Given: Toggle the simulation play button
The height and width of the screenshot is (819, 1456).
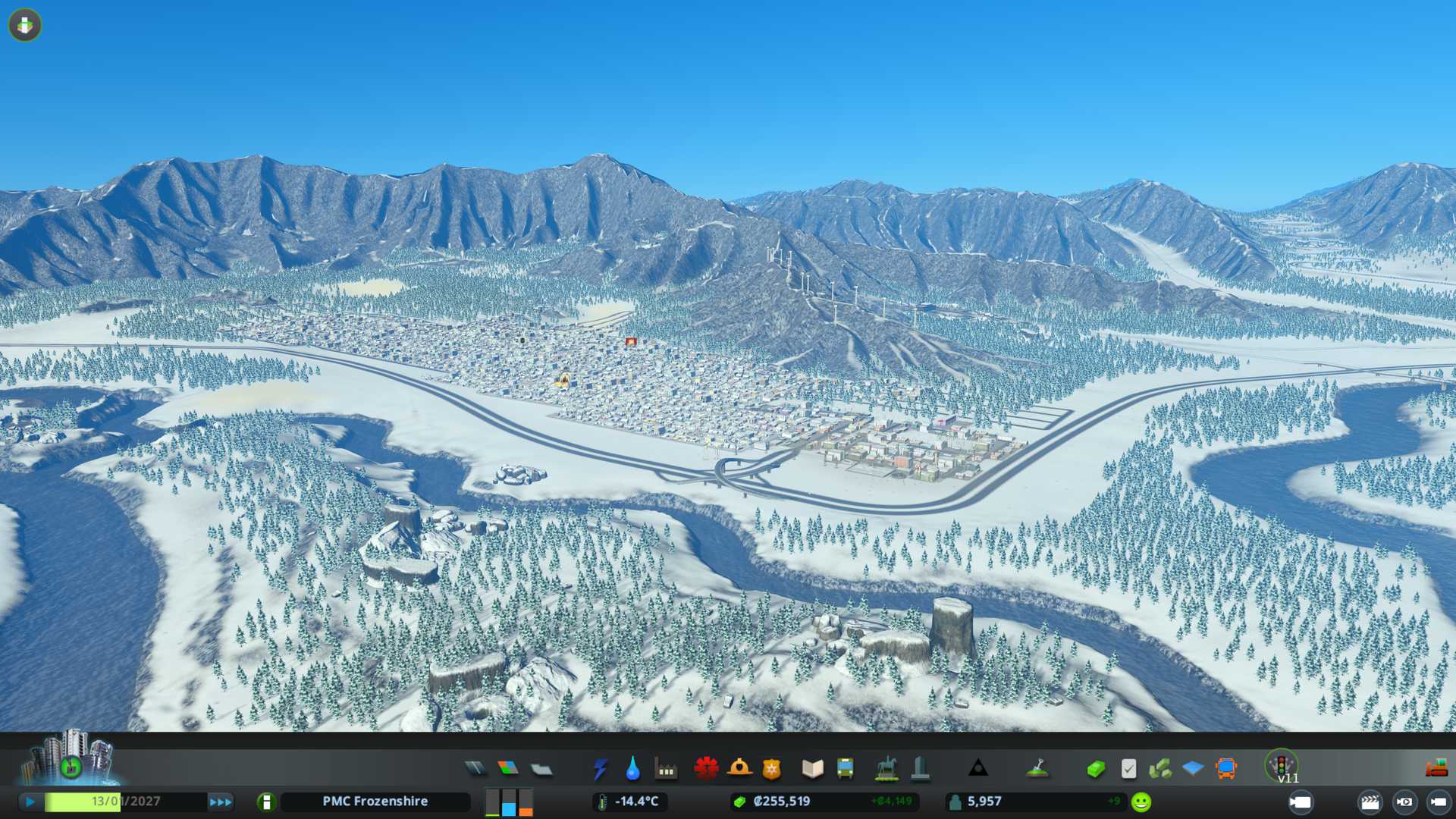Looking at the screenshot, I should pyautogui.click(x=30, y=802).
